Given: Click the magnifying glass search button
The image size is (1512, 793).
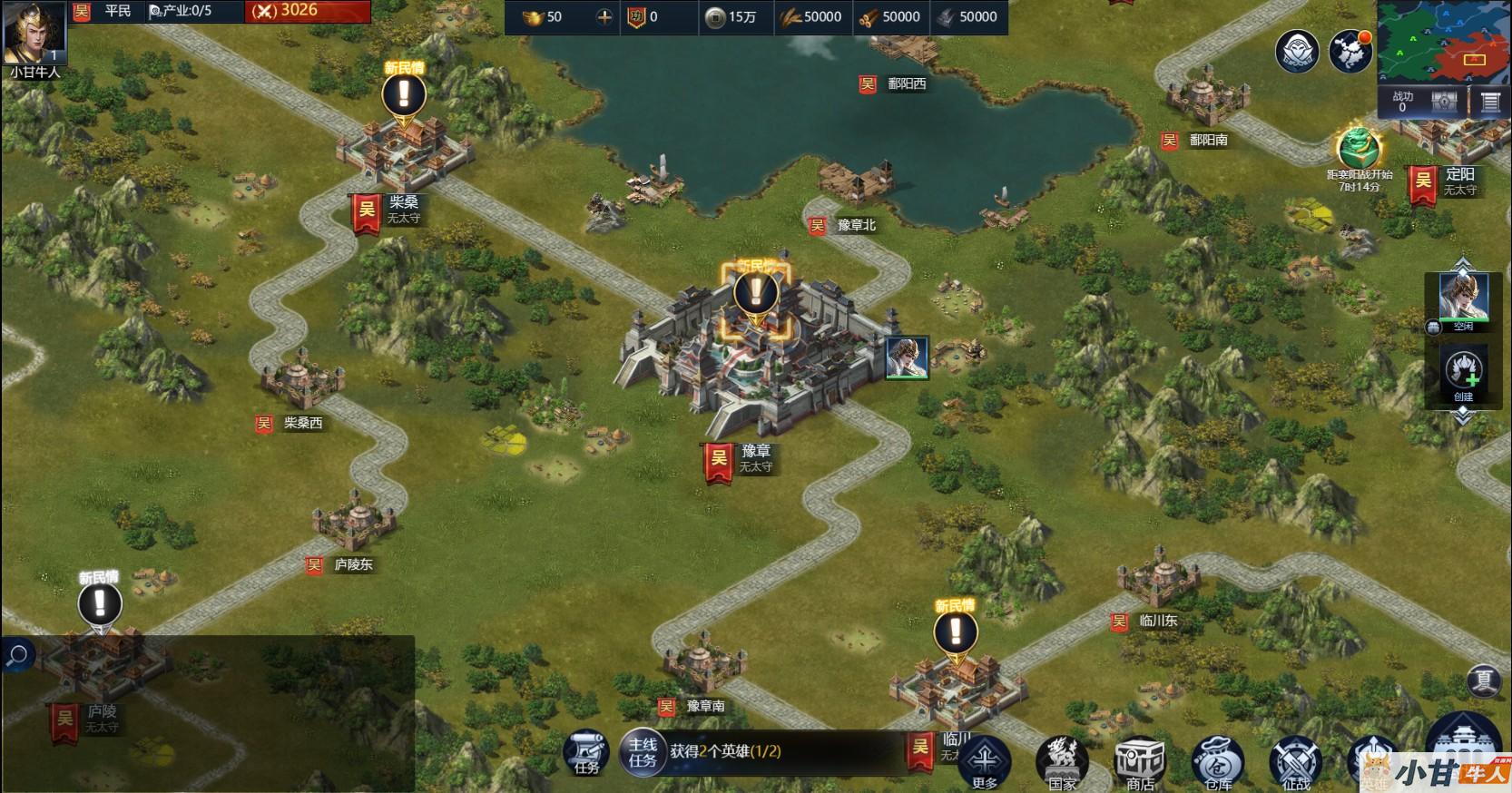Looking at the screenshot, I should (17, 655).
